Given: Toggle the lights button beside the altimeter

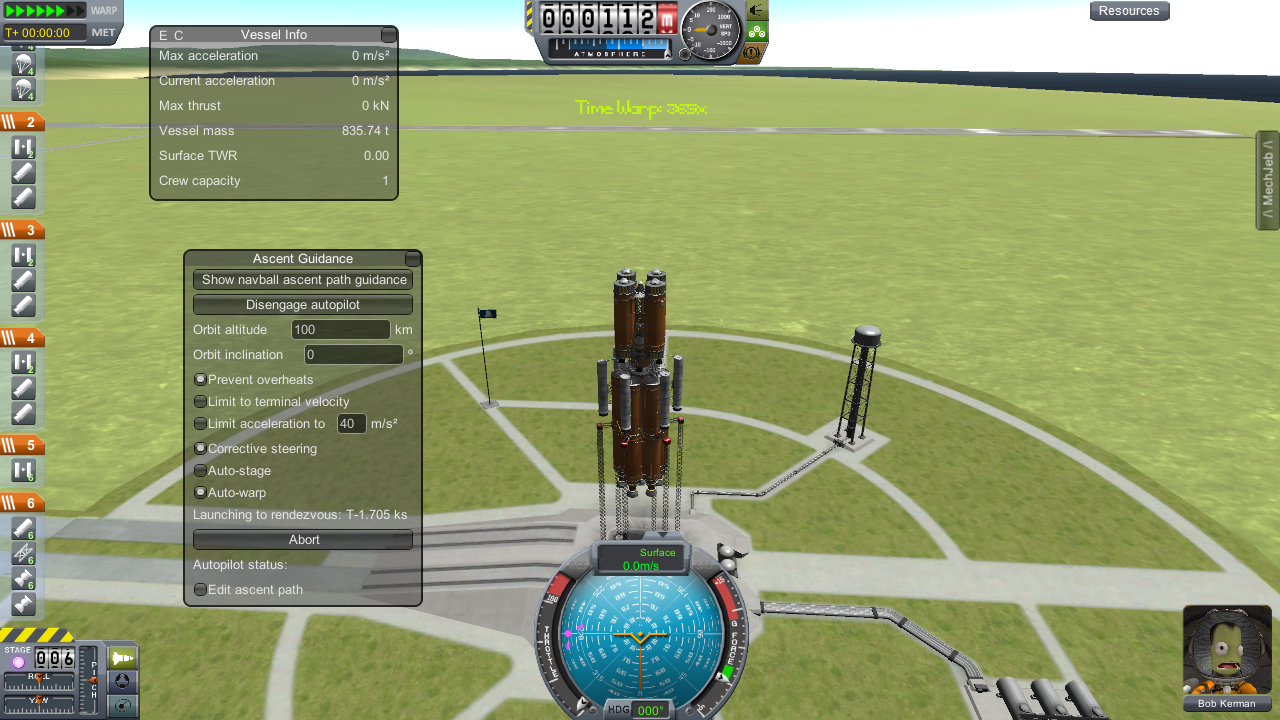Looking at the screenshot, I should [x=757, y=11].
